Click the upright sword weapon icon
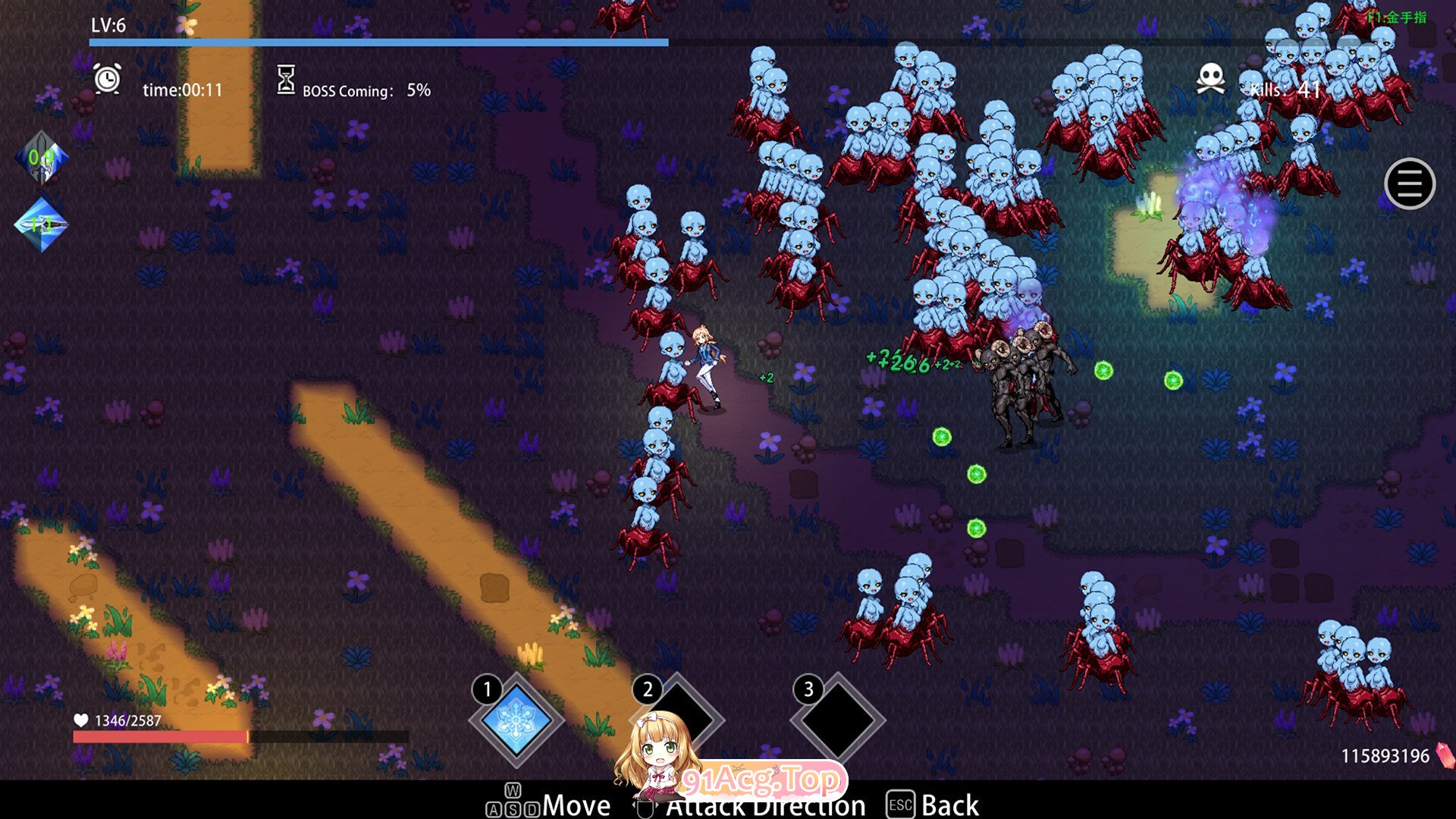Image resolution: width=1456 pixels, height=819 pixels. pyautogui.click(x=42, y=158)
